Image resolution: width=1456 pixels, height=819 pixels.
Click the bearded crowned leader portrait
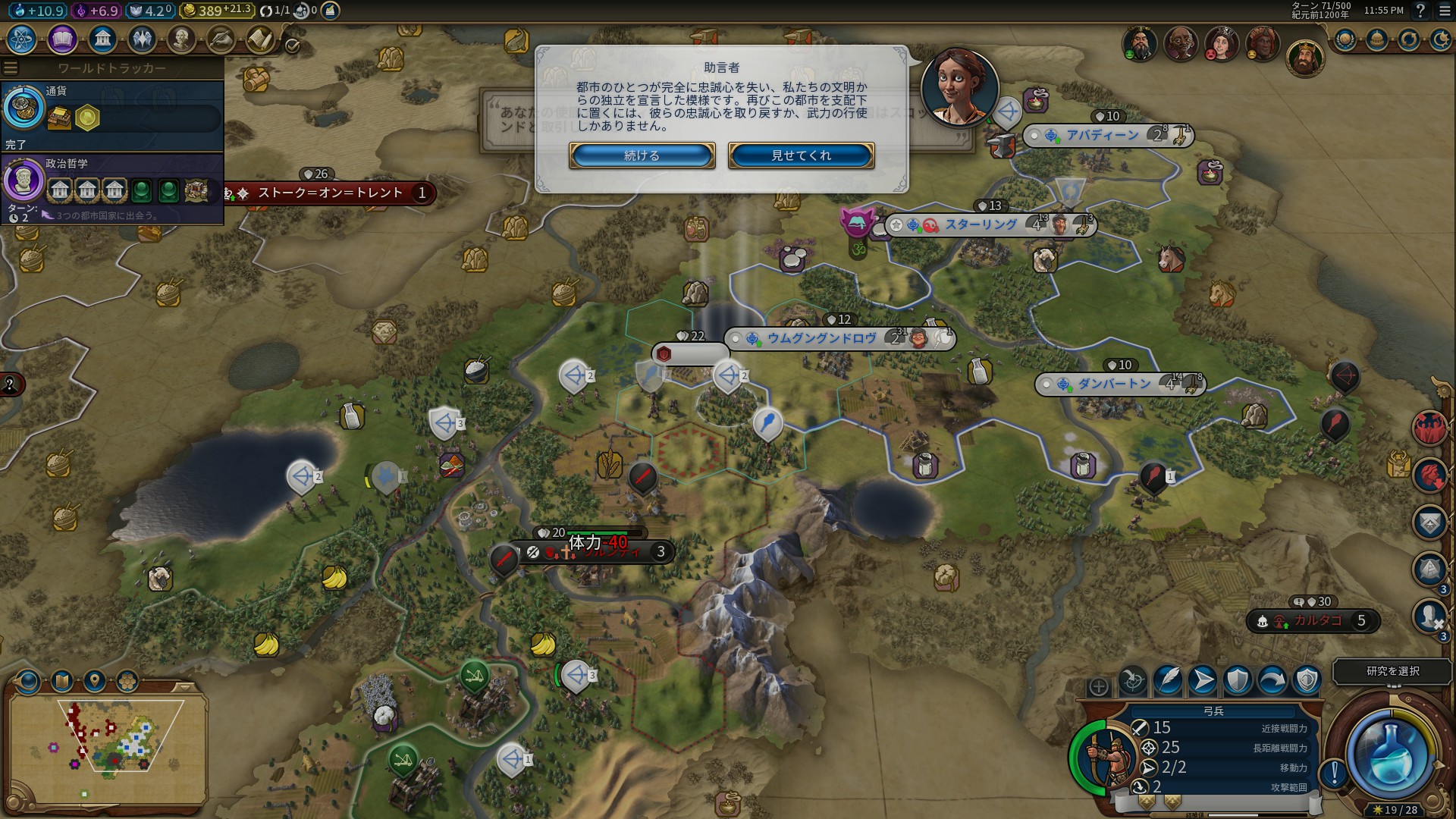pos(1304,59)
